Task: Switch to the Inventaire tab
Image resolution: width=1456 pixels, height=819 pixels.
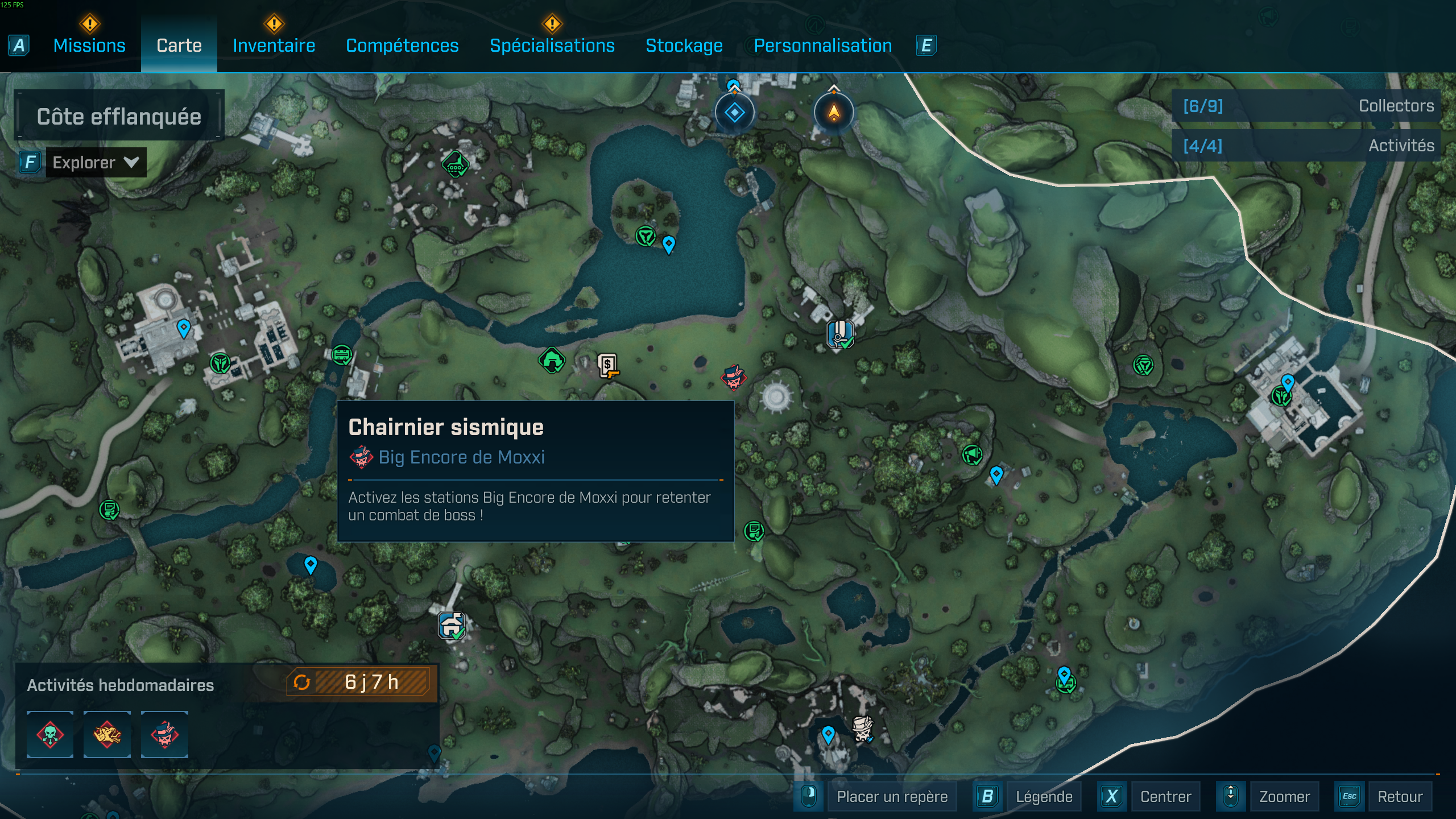Action: [274, 45]
